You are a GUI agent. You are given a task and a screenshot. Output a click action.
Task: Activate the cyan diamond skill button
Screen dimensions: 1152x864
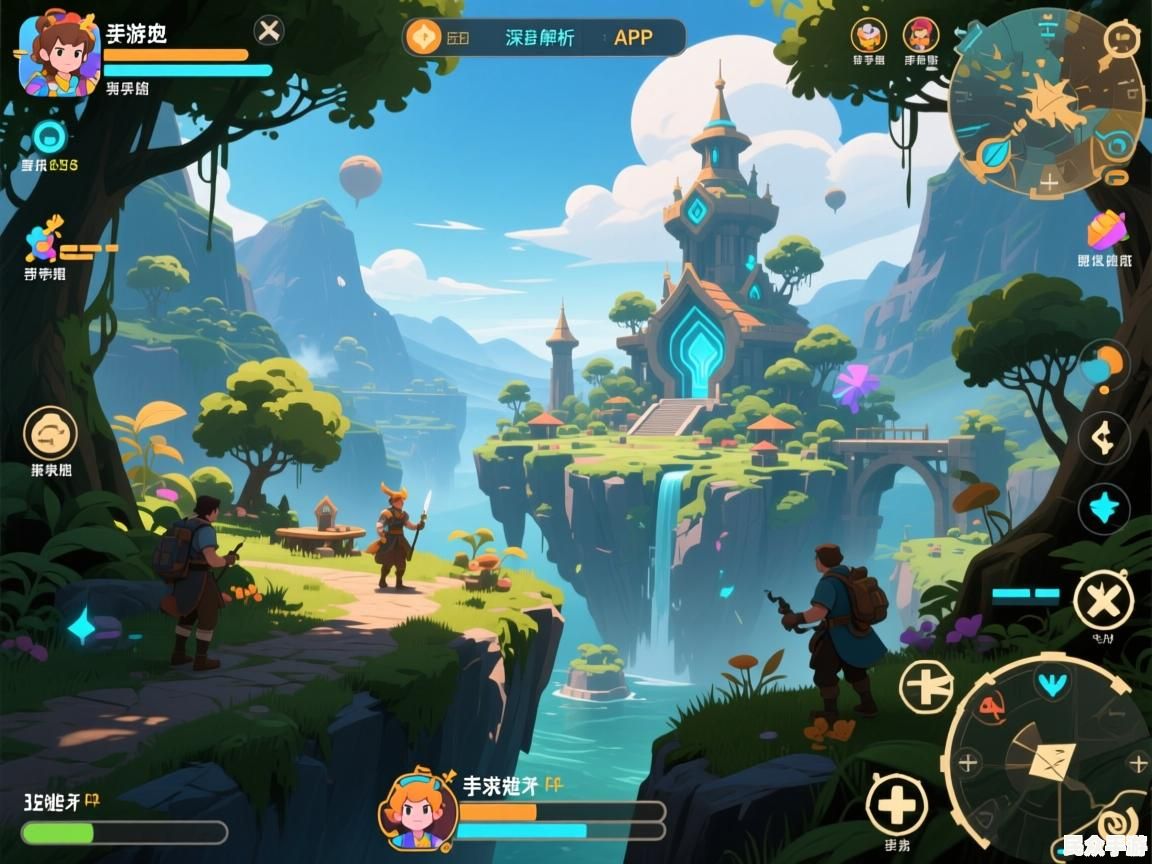click(x=1104, y=509)
